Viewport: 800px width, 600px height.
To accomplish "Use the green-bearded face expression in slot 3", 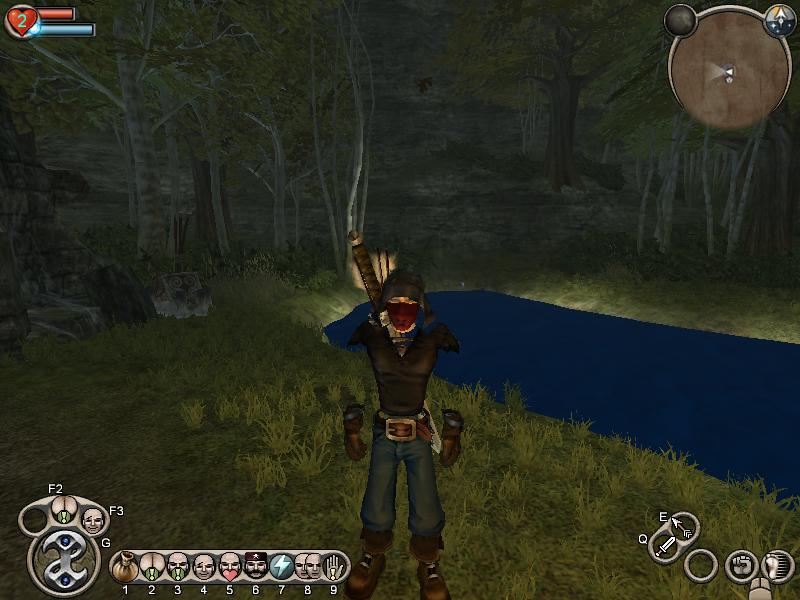I will click(x=178, y=567).
